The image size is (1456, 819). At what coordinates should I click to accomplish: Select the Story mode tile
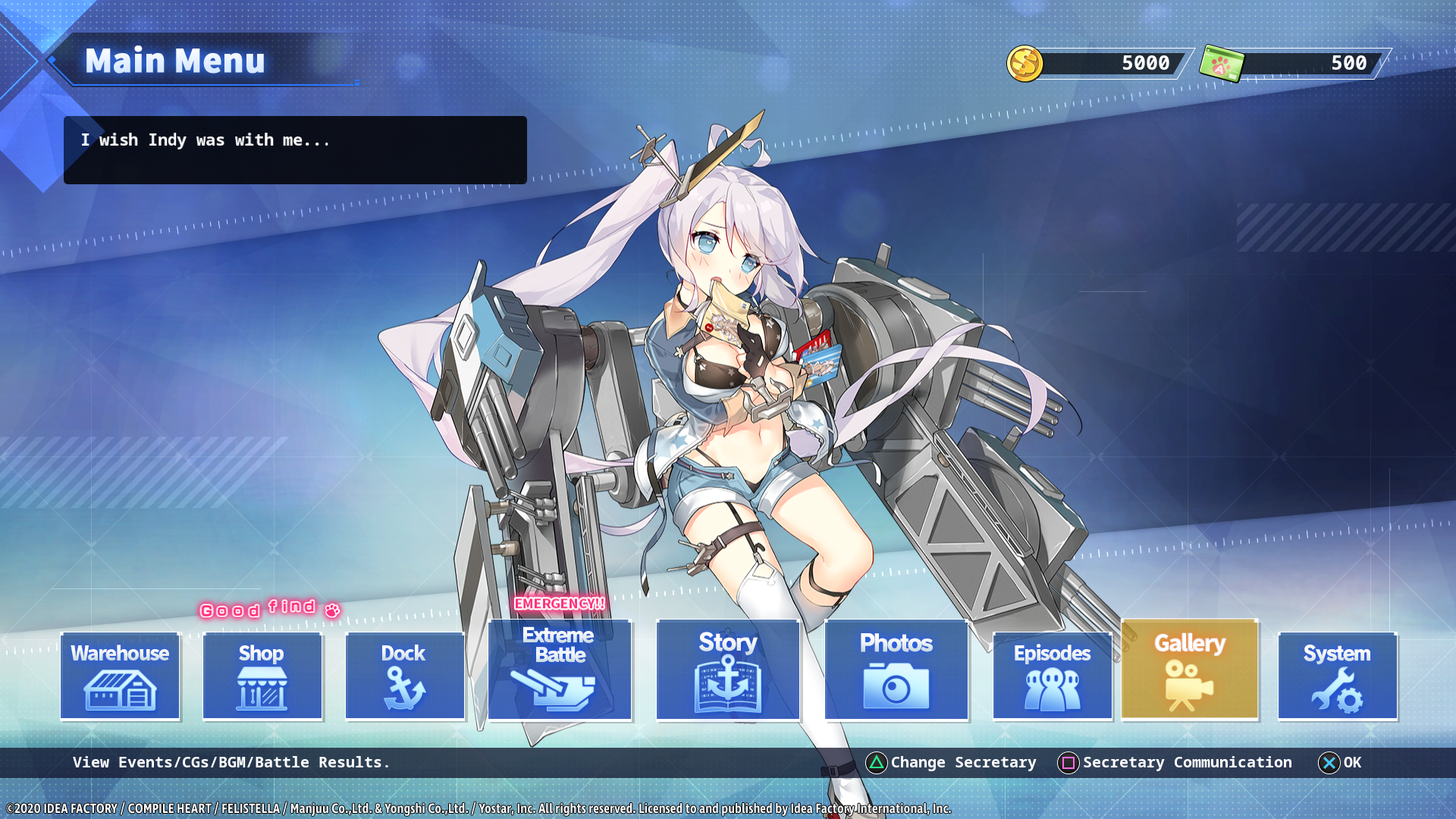tap(728, 670)
